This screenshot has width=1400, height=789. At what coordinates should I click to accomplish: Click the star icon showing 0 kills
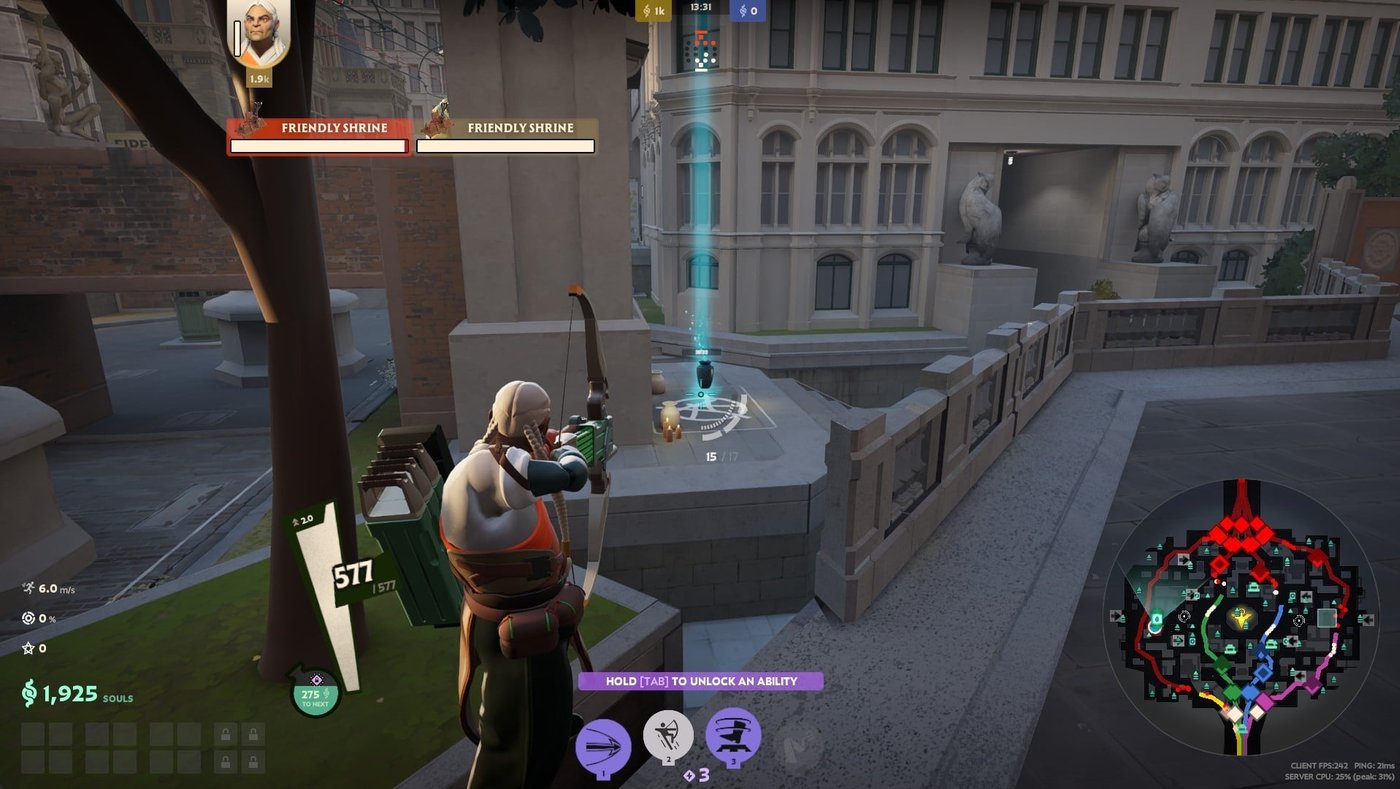point(28,646)
